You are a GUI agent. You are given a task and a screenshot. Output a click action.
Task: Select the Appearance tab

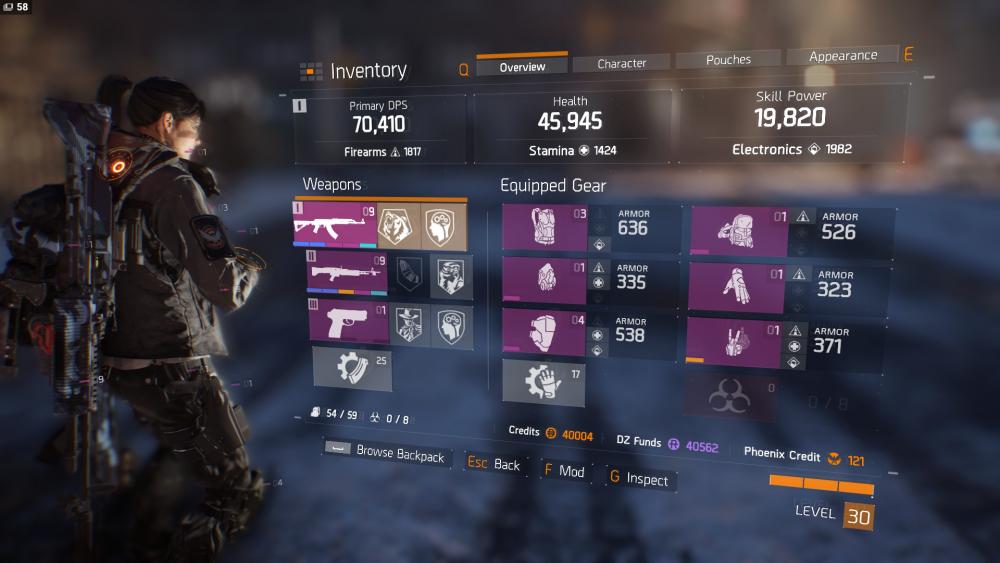[x=842, y=56]
